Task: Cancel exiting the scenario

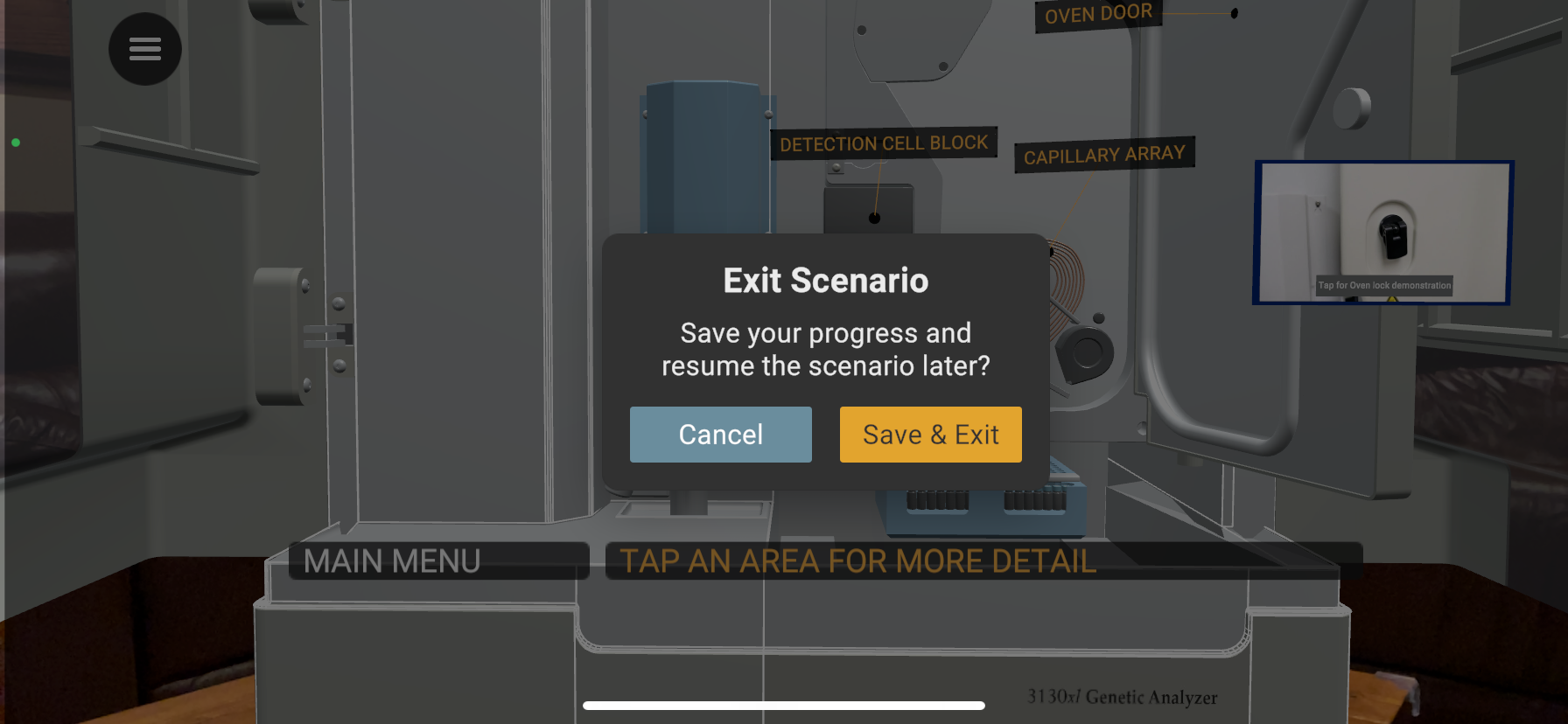Action: pyautogui.click(x=720, y=435)
